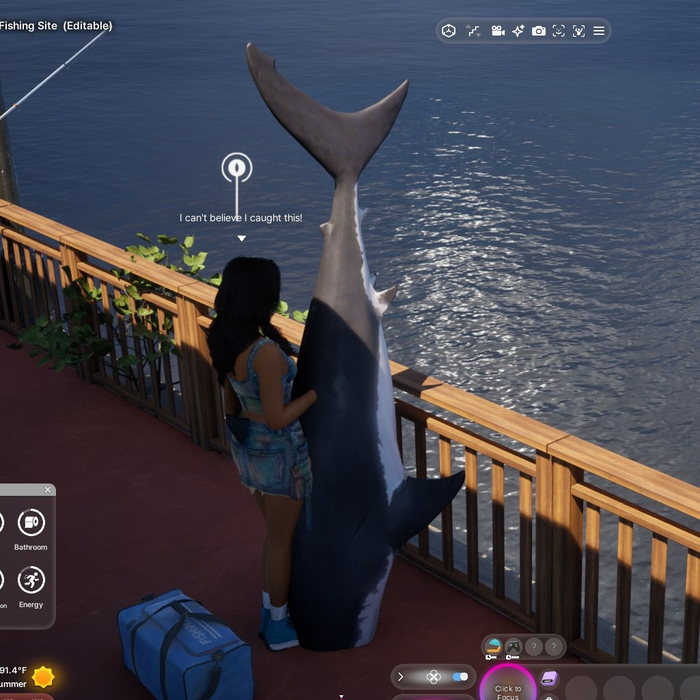Click the speech bubble marker above the character
The height and width of the screenshot is (700, 700).
click(237, 168)
